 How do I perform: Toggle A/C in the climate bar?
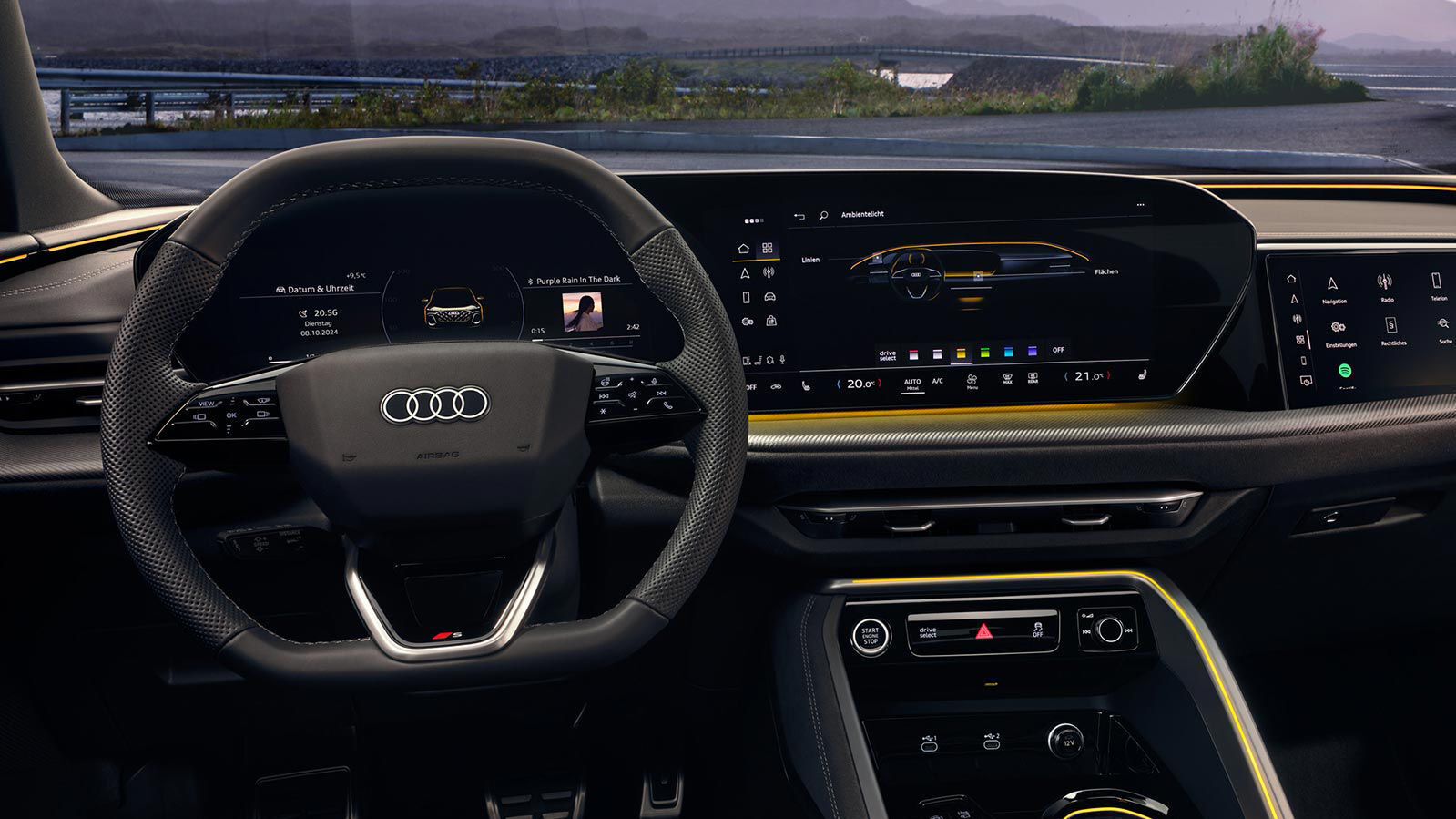pos(938,381)
